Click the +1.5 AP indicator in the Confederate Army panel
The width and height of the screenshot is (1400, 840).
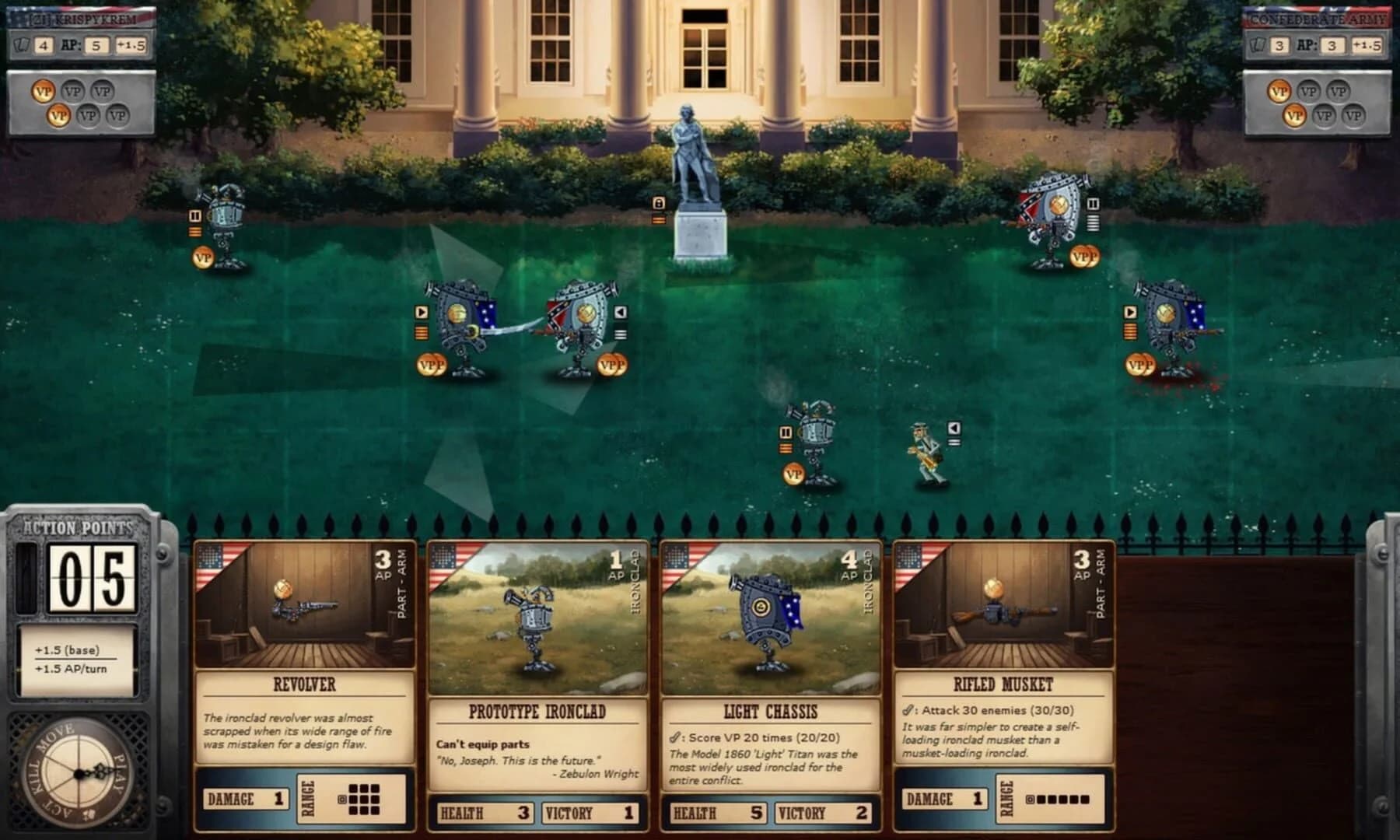1369,44
